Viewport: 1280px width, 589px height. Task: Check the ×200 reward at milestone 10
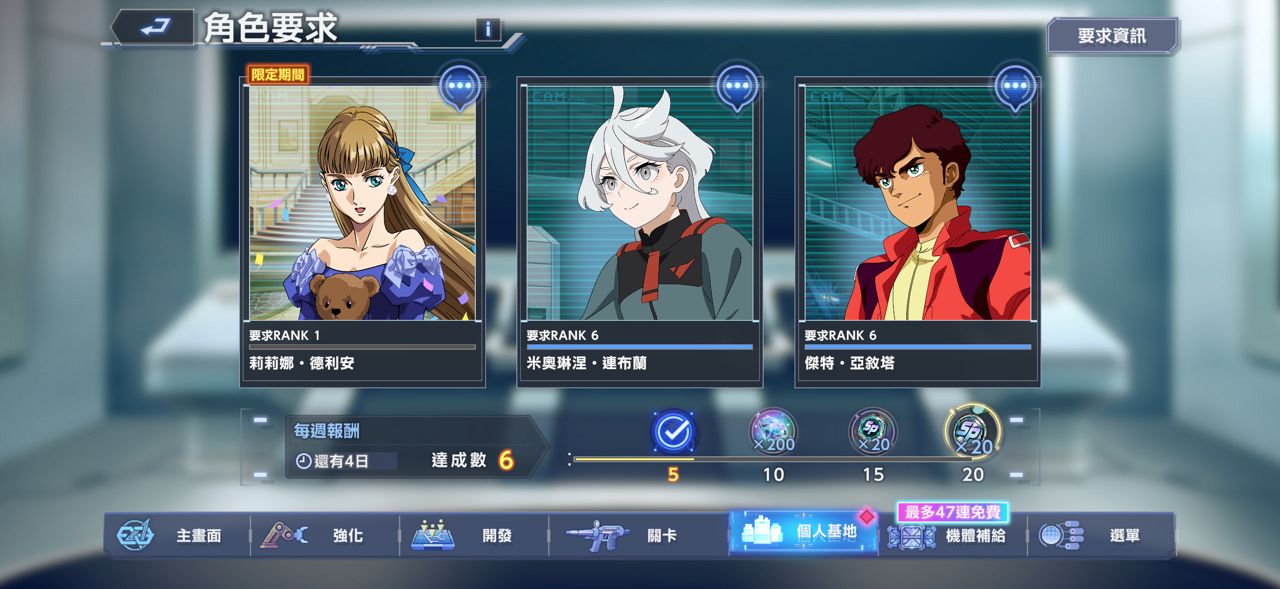(773, 432)
